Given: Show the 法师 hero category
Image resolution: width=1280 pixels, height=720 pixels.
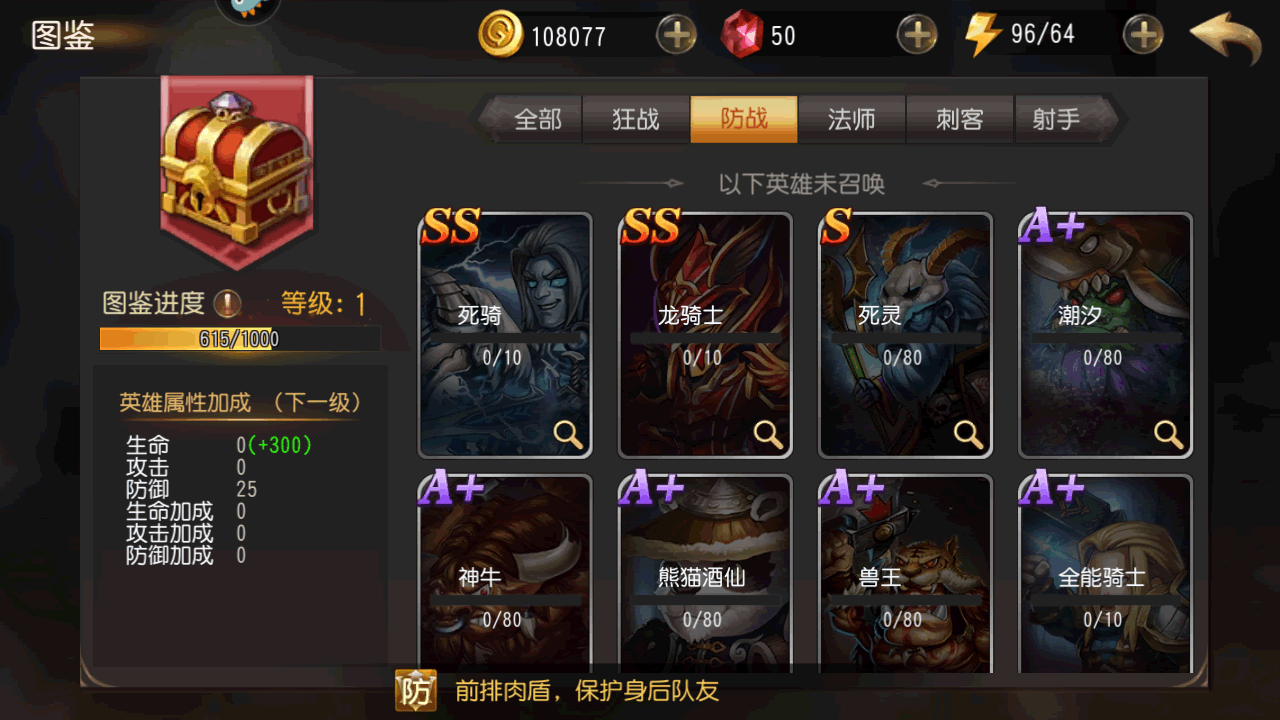Looking at the screenshot, I should click(x=852, y=120).
